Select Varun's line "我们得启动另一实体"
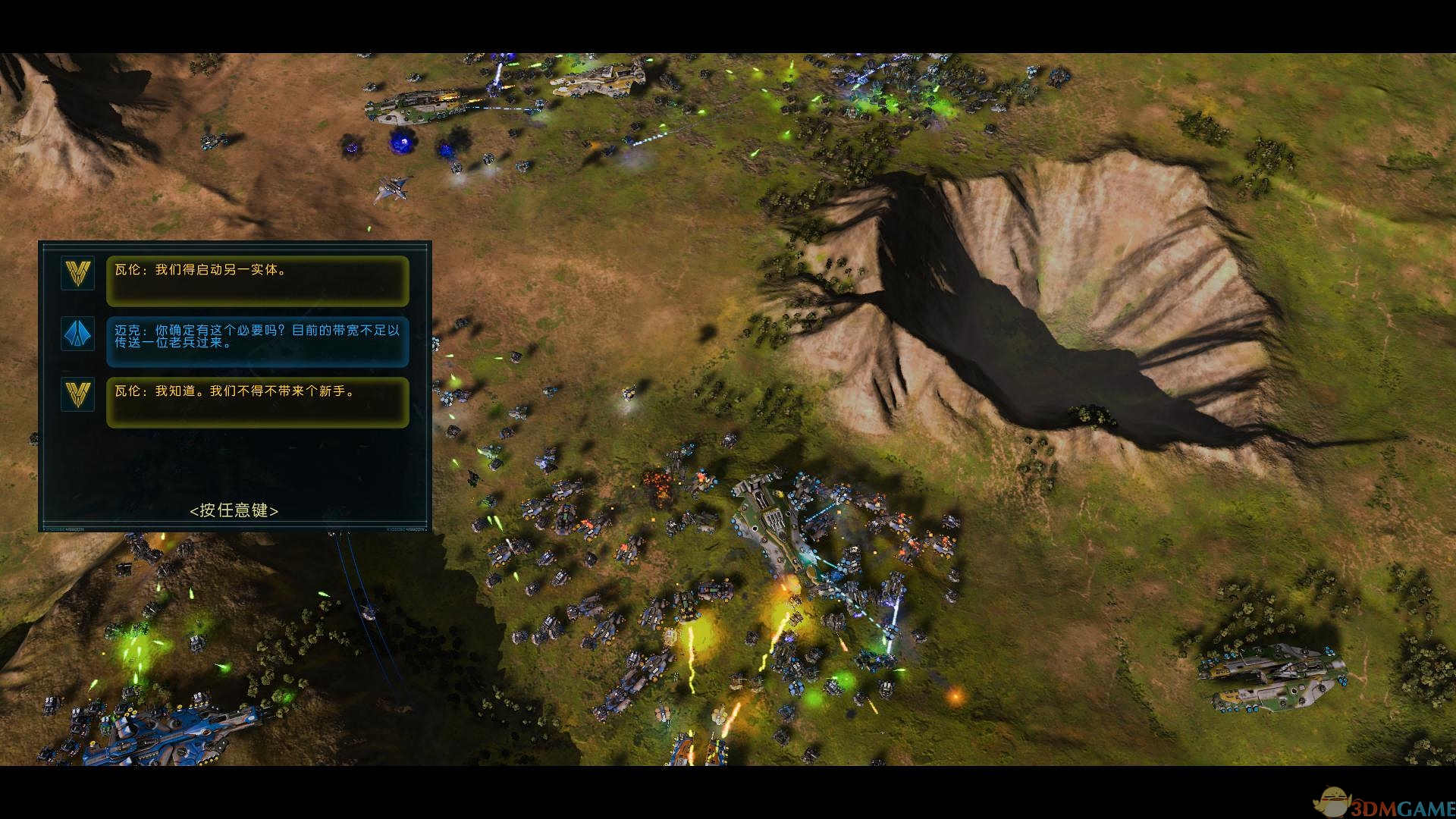Image resolution: width=1456 pixels, height=819 pixels. 257,280
